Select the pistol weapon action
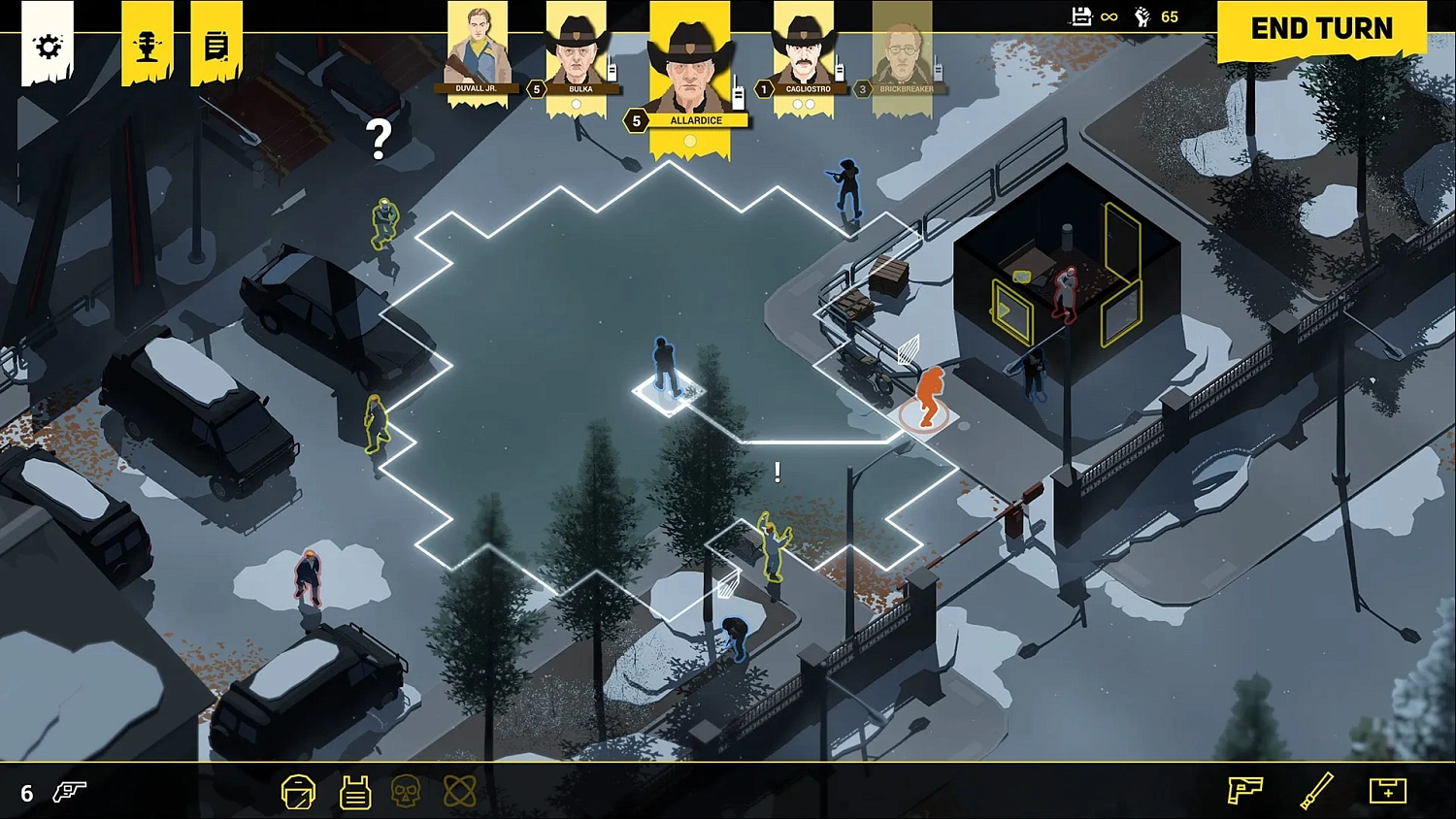The height and width of the screenshot is (819, 1456). click(x=1244, y=790)
